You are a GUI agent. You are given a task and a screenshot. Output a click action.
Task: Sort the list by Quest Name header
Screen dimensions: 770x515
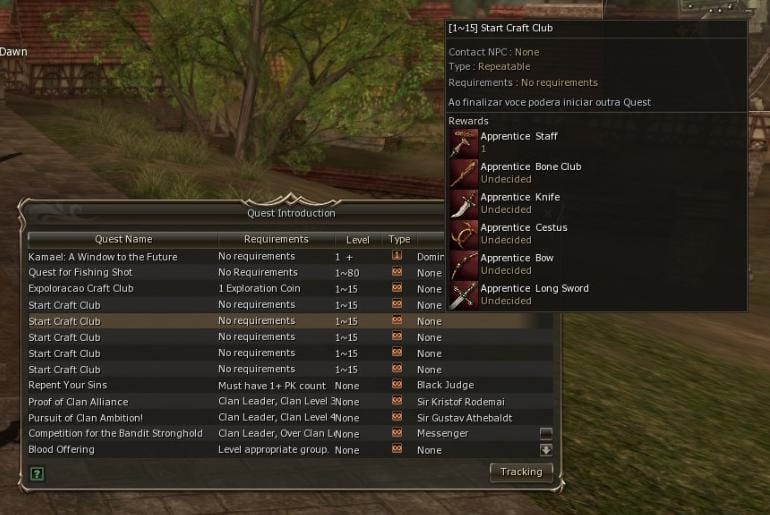pos(123,240)
